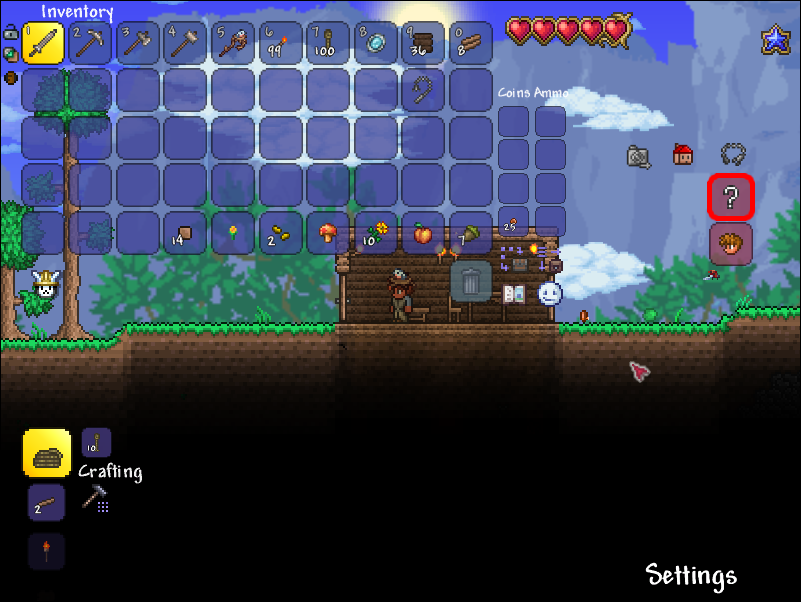Choose the axe in hotbar slot 3
This screenshot has width=801, height=602.
[x=138, y=43]
